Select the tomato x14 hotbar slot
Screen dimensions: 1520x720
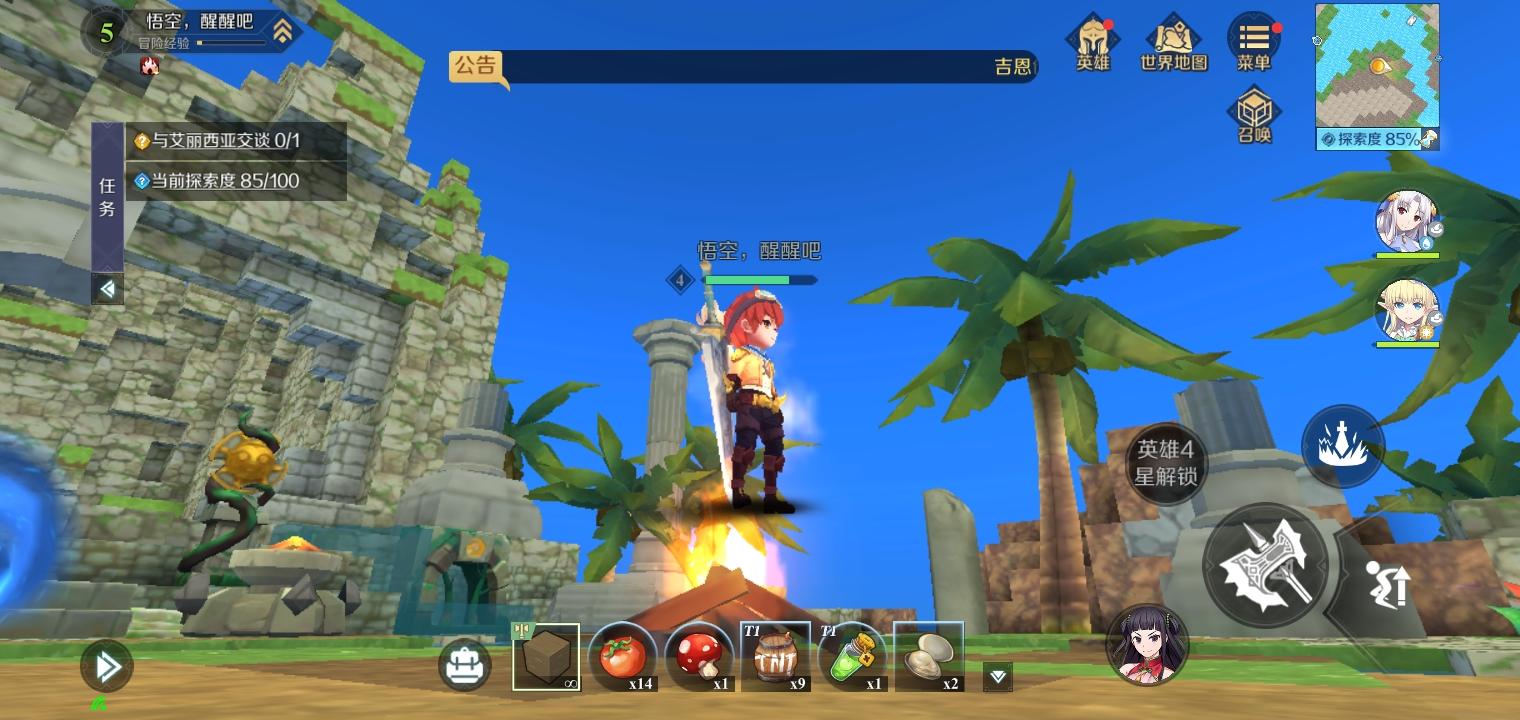pos(623,655)
